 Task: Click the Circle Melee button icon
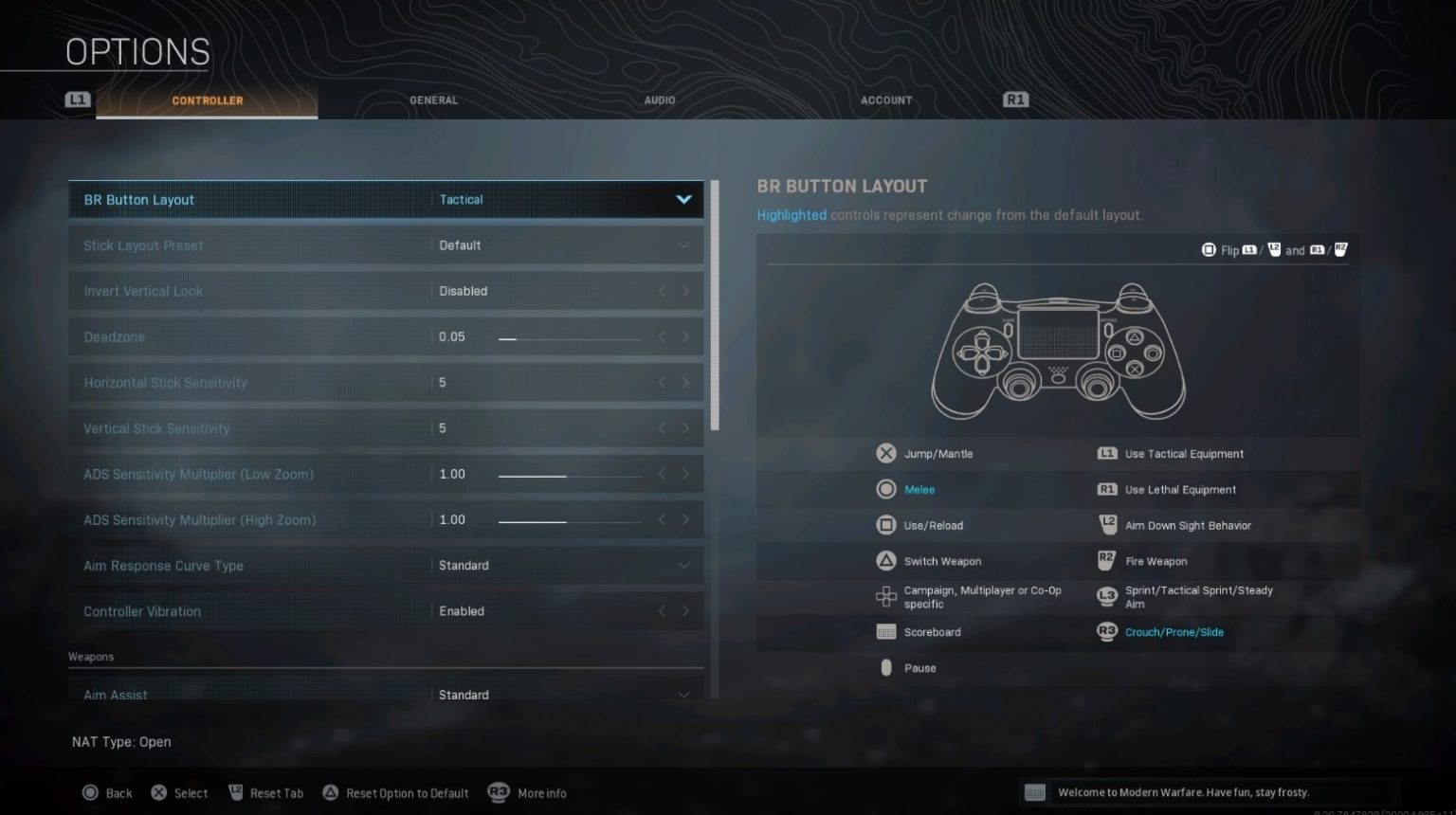pyautogui.click(x=886, y=489)
